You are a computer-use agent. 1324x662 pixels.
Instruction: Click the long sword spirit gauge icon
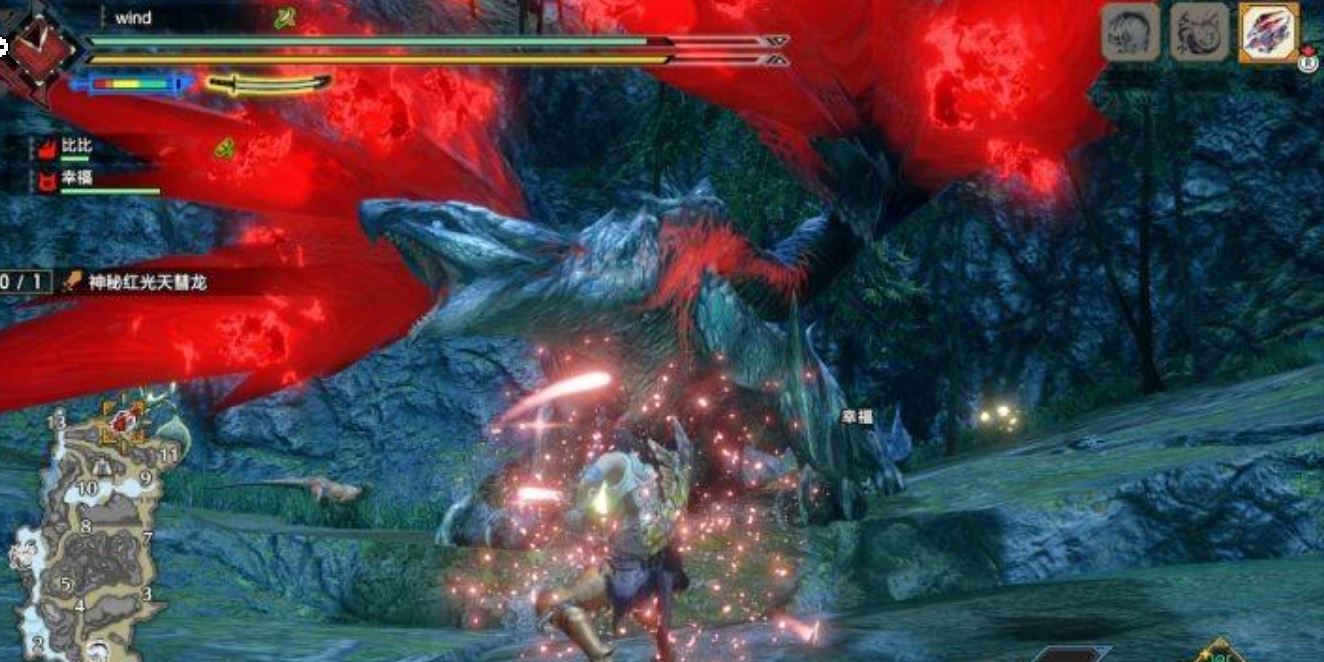coord(267,84)
